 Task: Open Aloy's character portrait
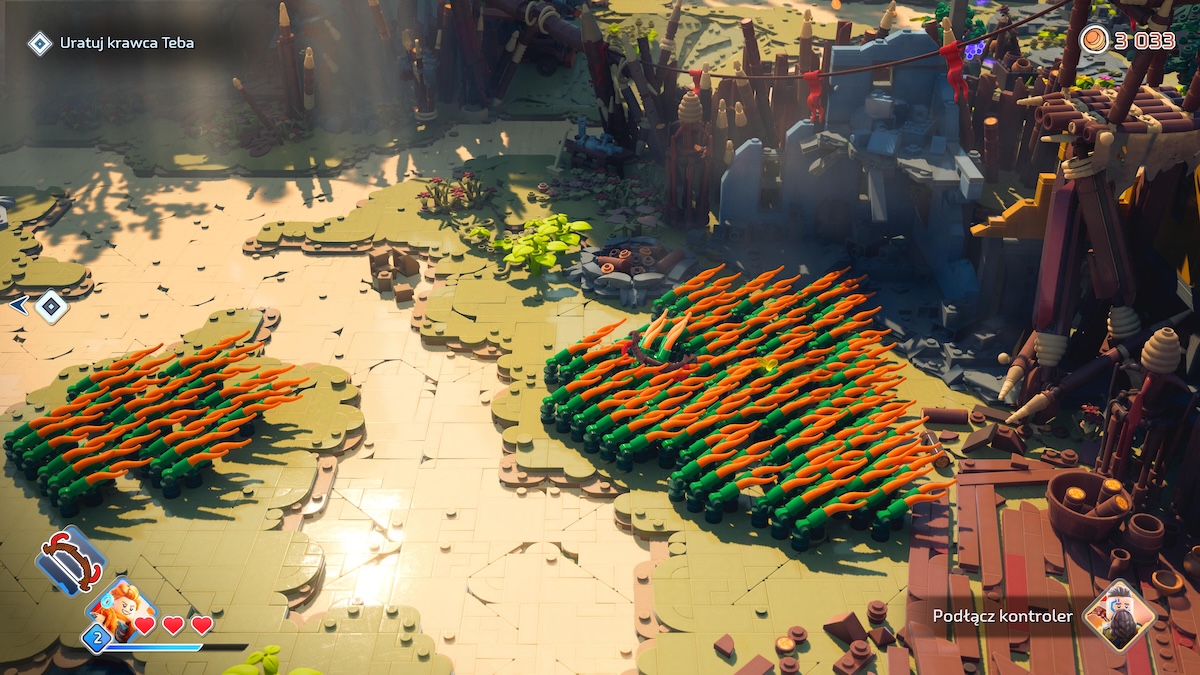click(121, 608)
